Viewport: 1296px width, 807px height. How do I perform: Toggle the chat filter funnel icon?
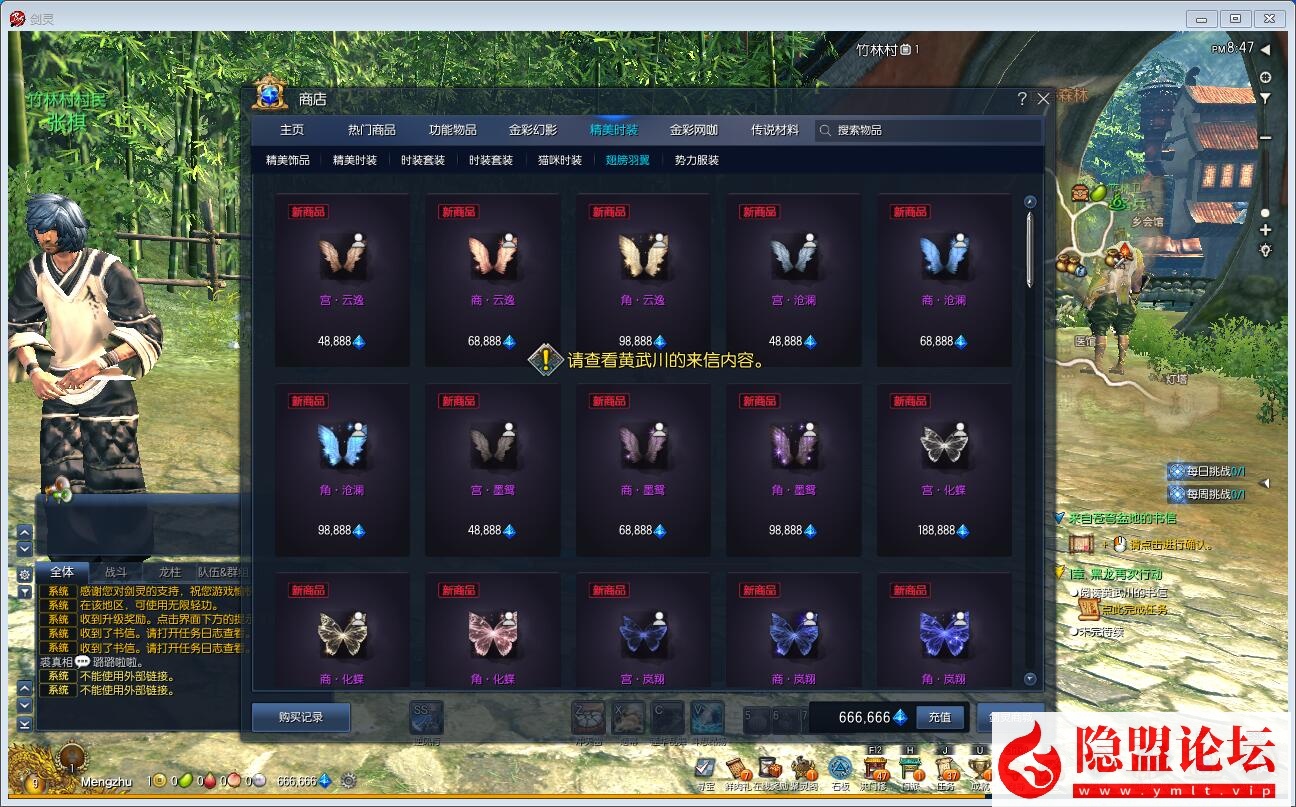(x=25, y=591)
